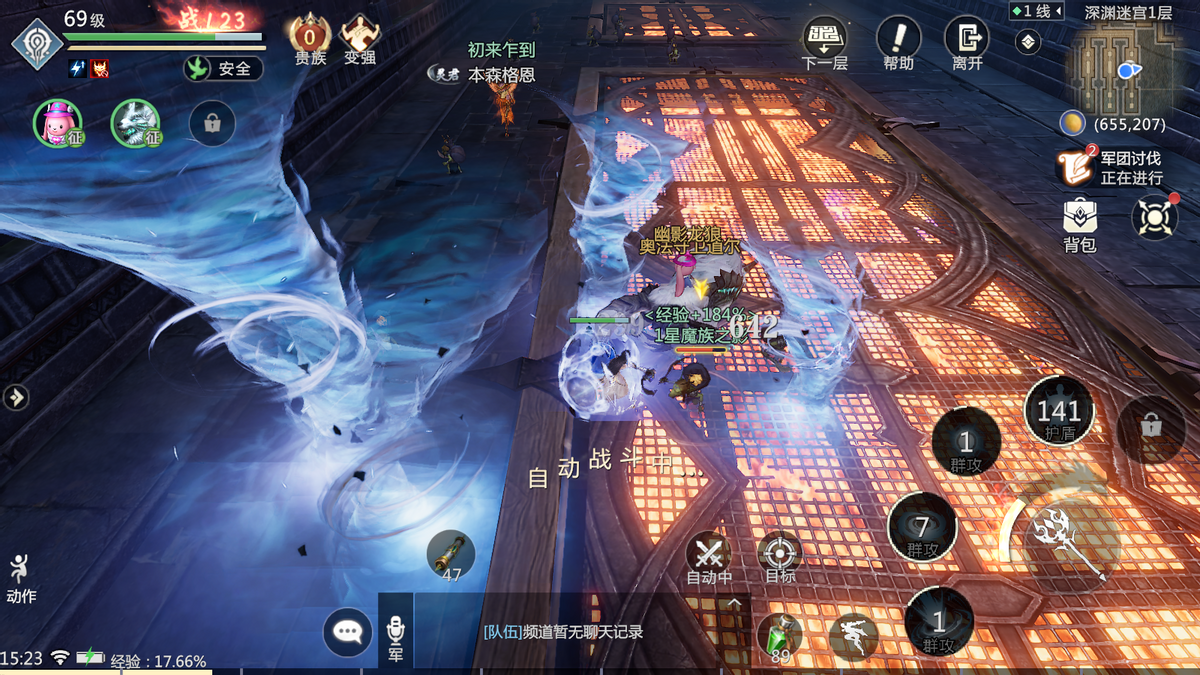This screenshot has width=1200, height=675.
Task: Toggle the 安全 combat mode button
Action: pos(223,69)
